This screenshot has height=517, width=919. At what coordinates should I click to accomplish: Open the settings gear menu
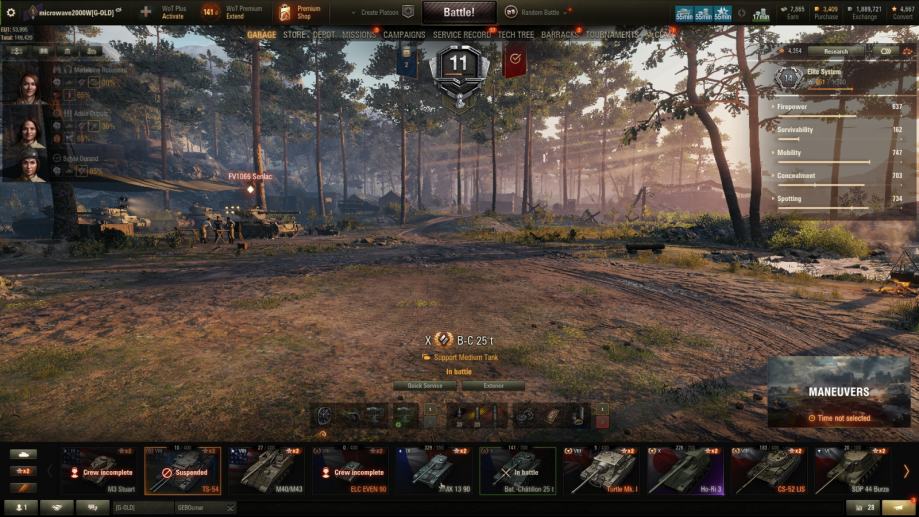pyautogui.click(x=11, y=12)
